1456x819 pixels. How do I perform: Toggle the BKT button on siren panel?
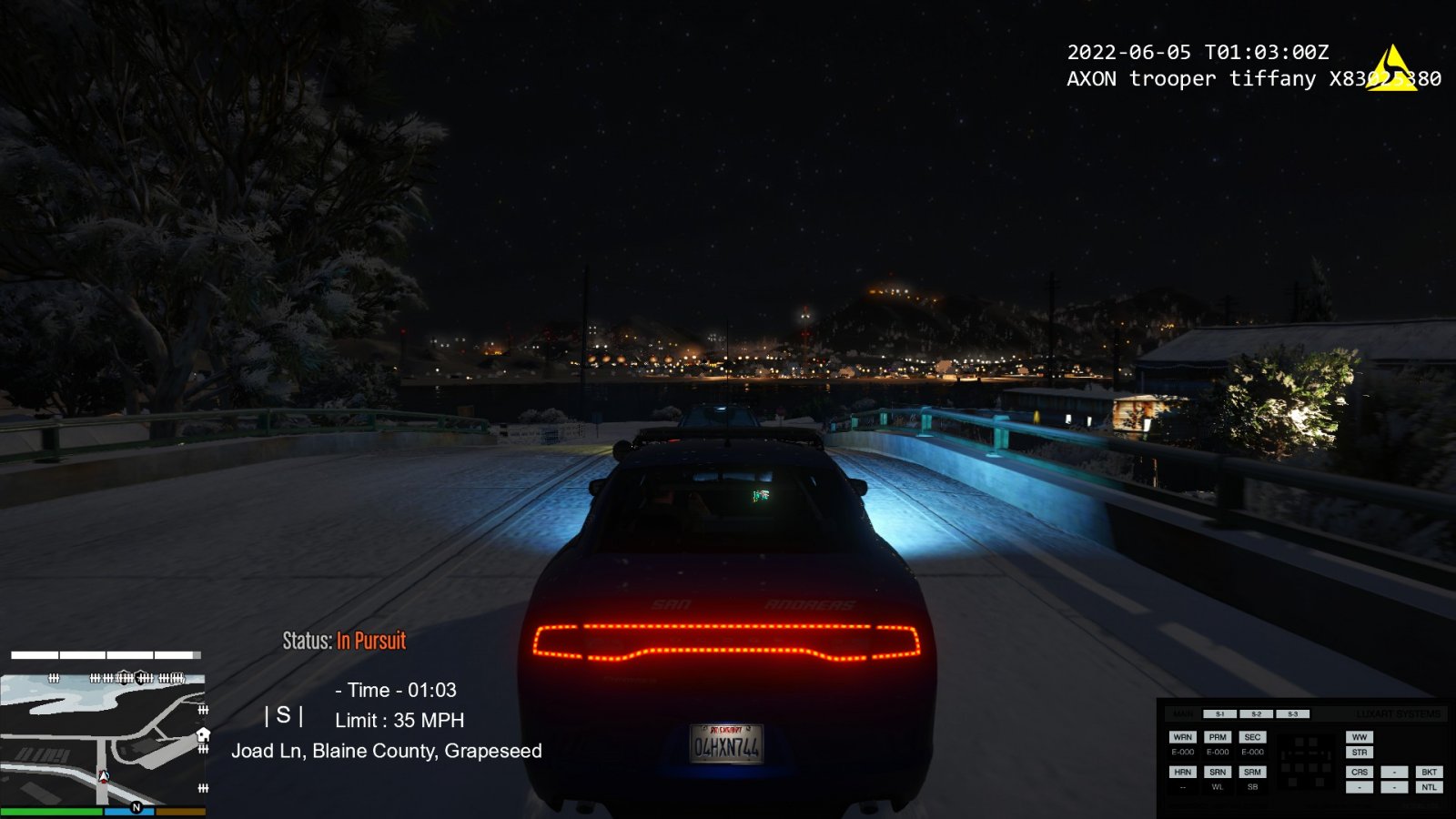(1429, 772)
